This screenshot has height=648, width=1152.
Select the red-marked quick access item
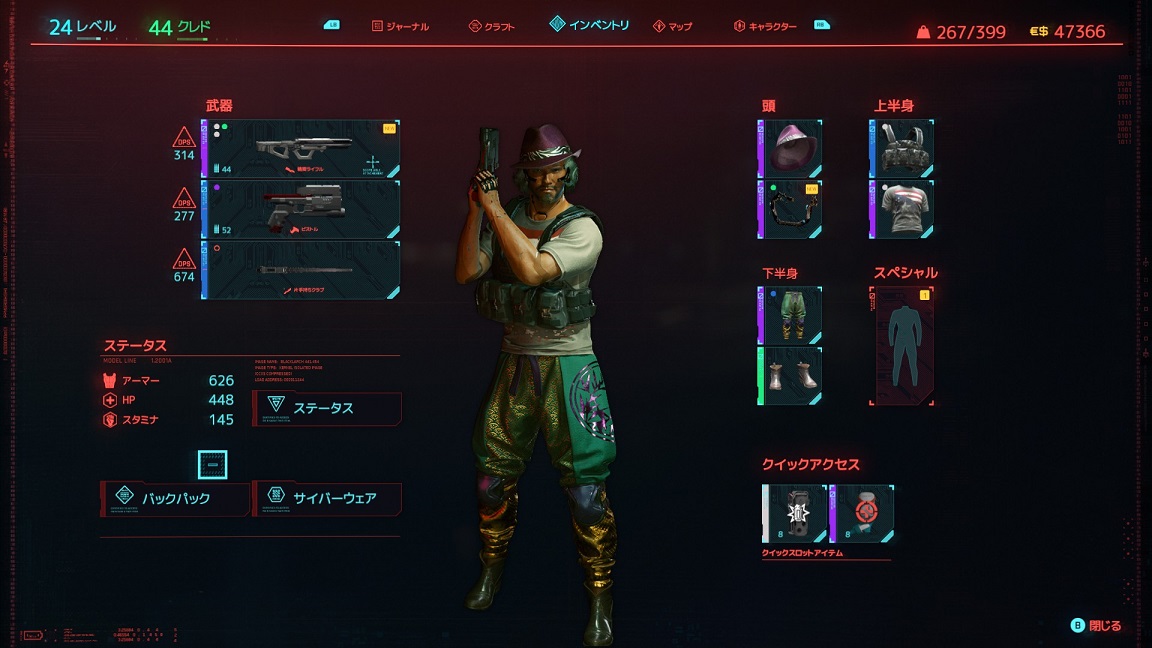(x=862, y=514)
